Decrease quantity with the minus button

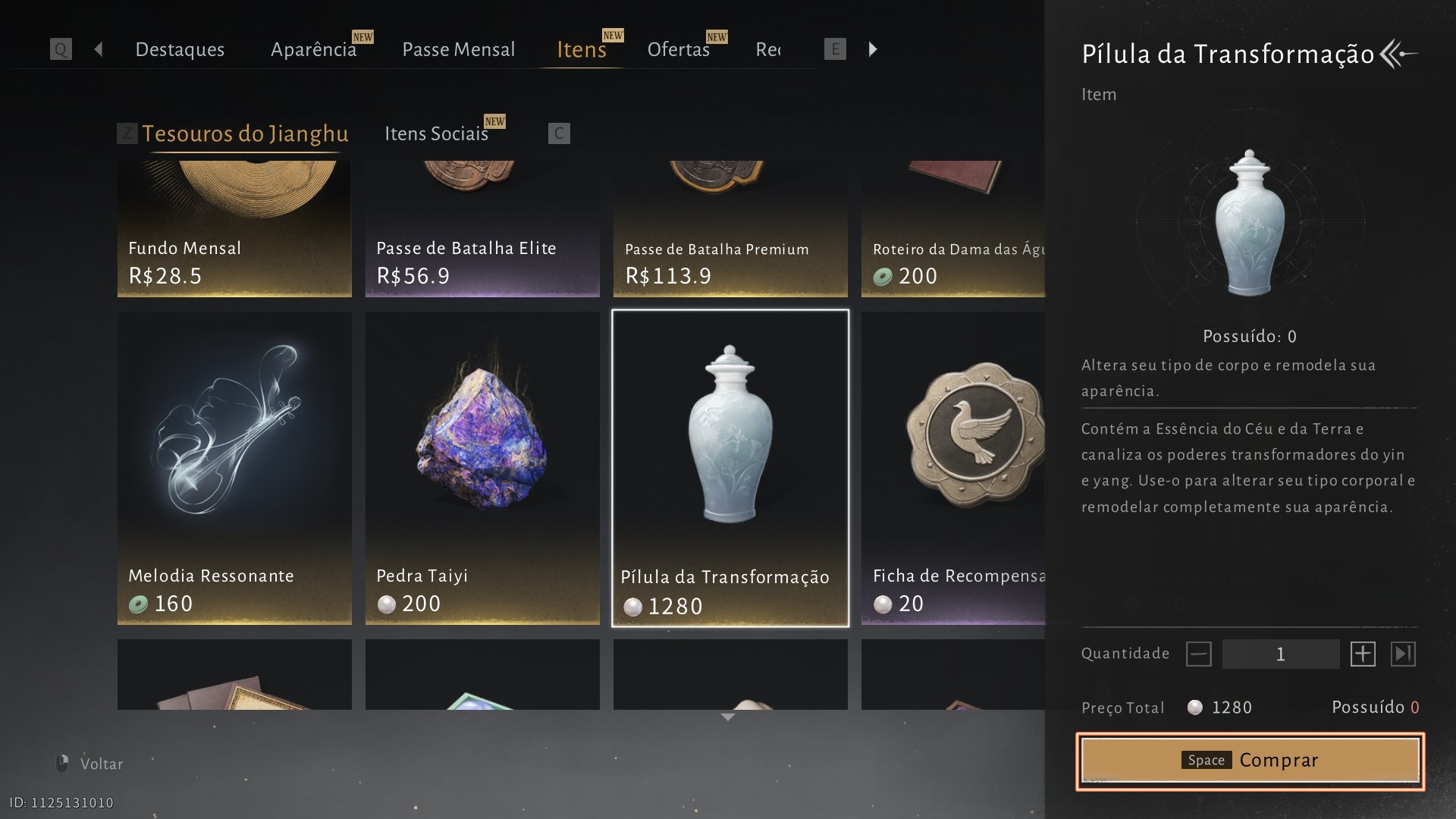tap(1199, 654)
